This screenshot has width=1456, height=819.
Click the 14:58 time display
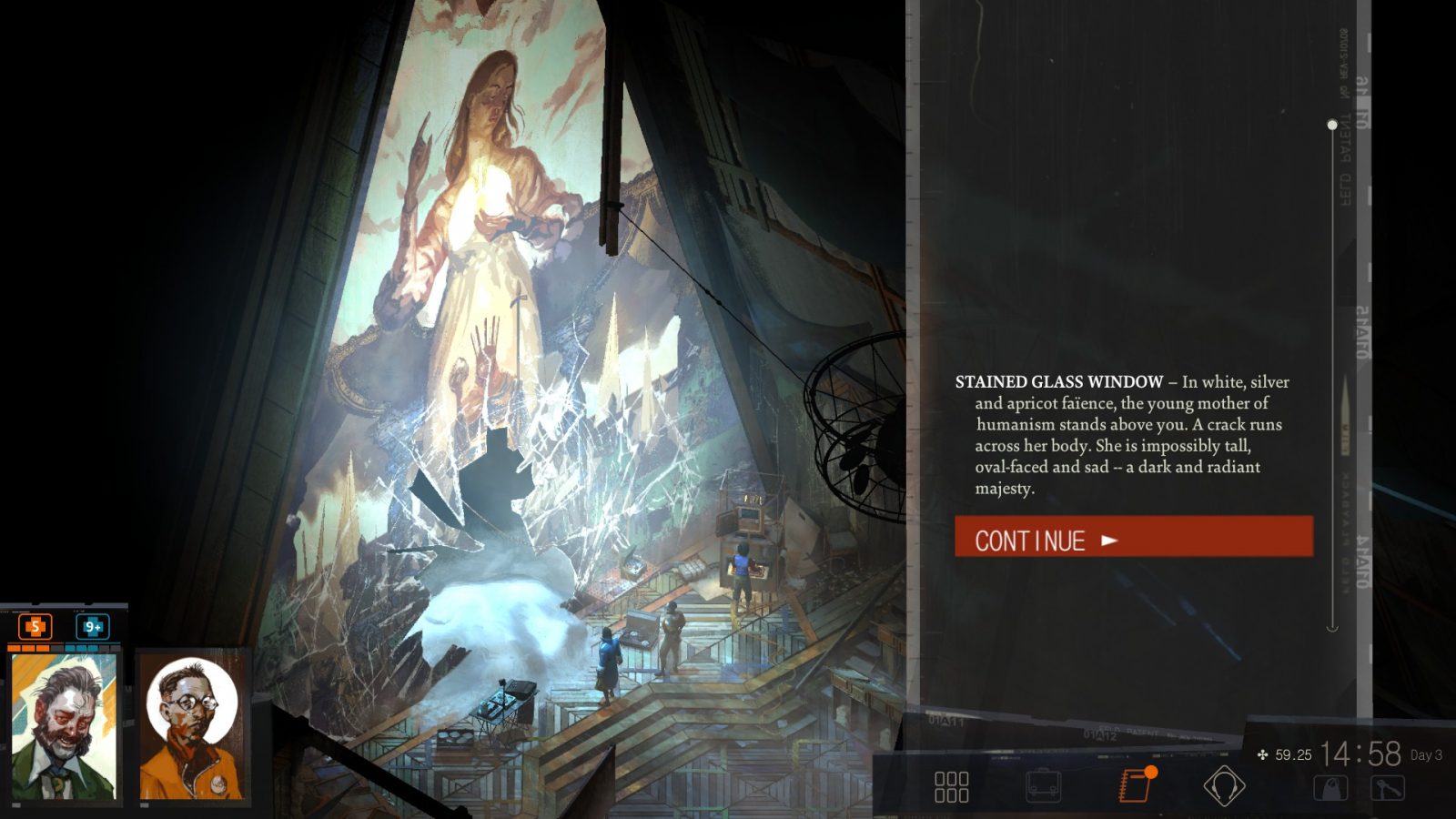(x=1363, y=753)
